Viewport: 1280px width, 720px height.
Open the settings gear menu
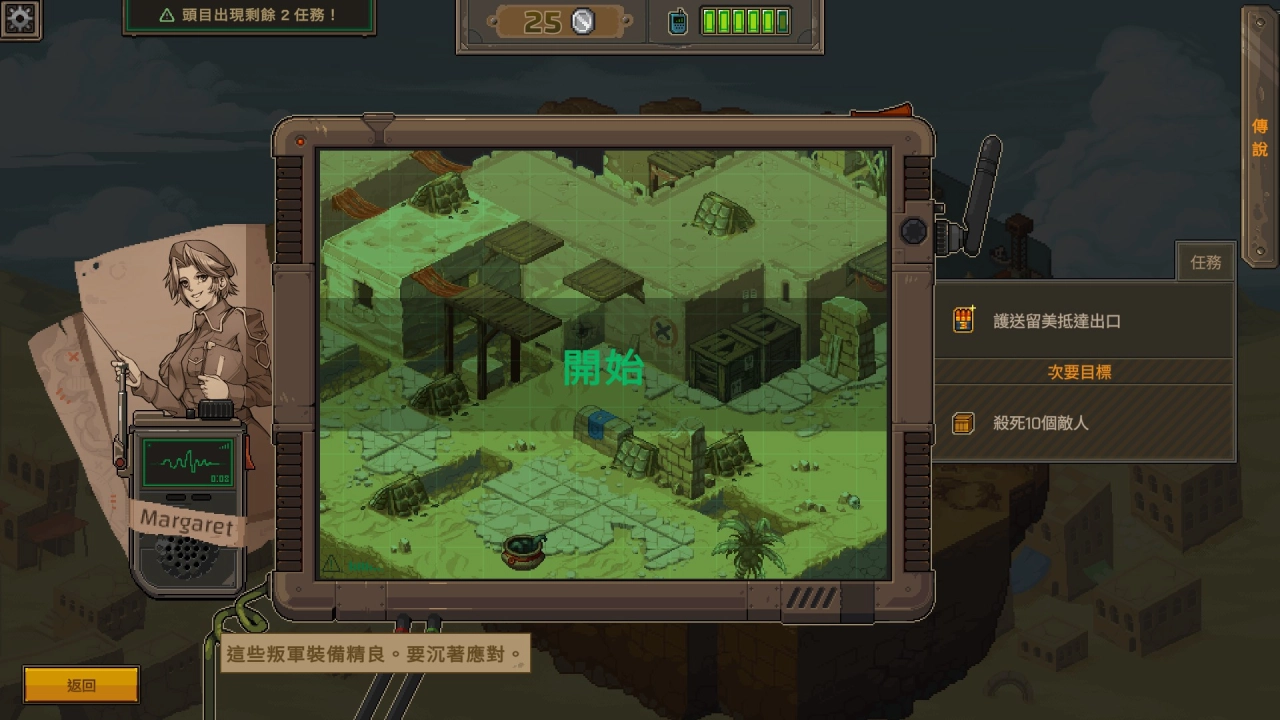click(20, 17)
